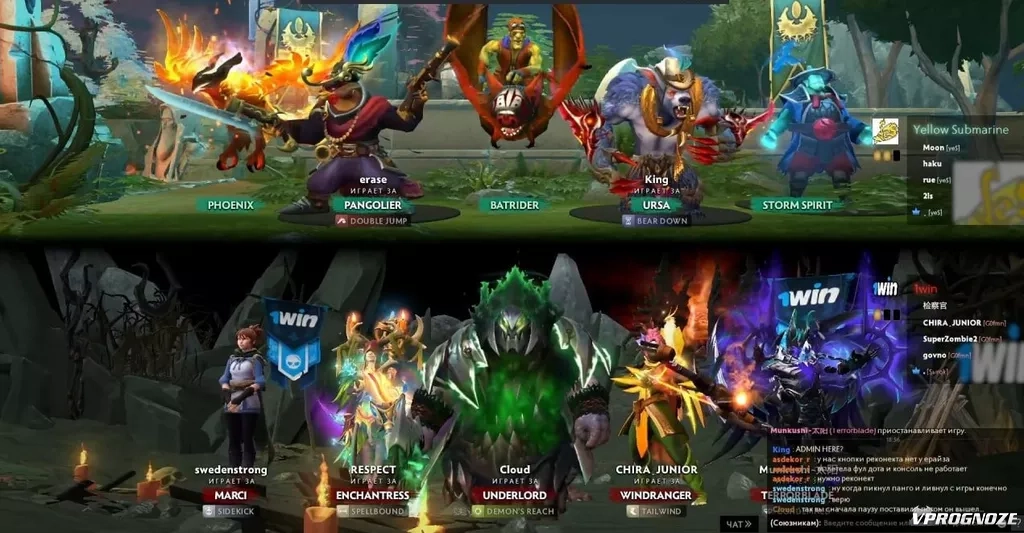Image resolution: width=1024 pixels, height=533 pixels.
Task: Click the Yellow Submarine team logo
Action: pos(885,130)
